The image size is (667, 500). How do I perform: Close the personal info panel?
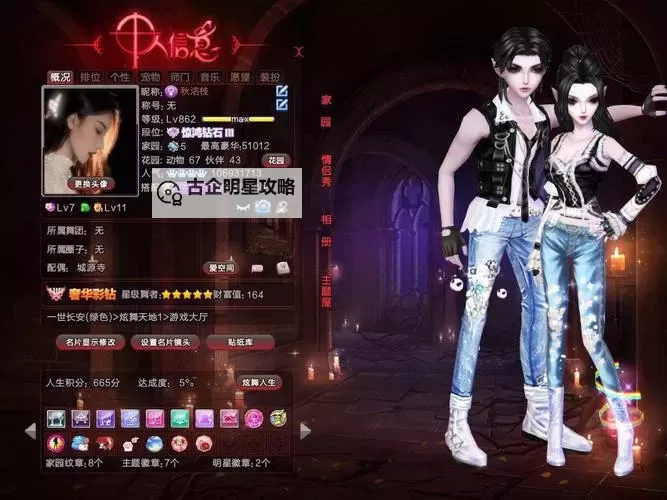pos(298,50)
